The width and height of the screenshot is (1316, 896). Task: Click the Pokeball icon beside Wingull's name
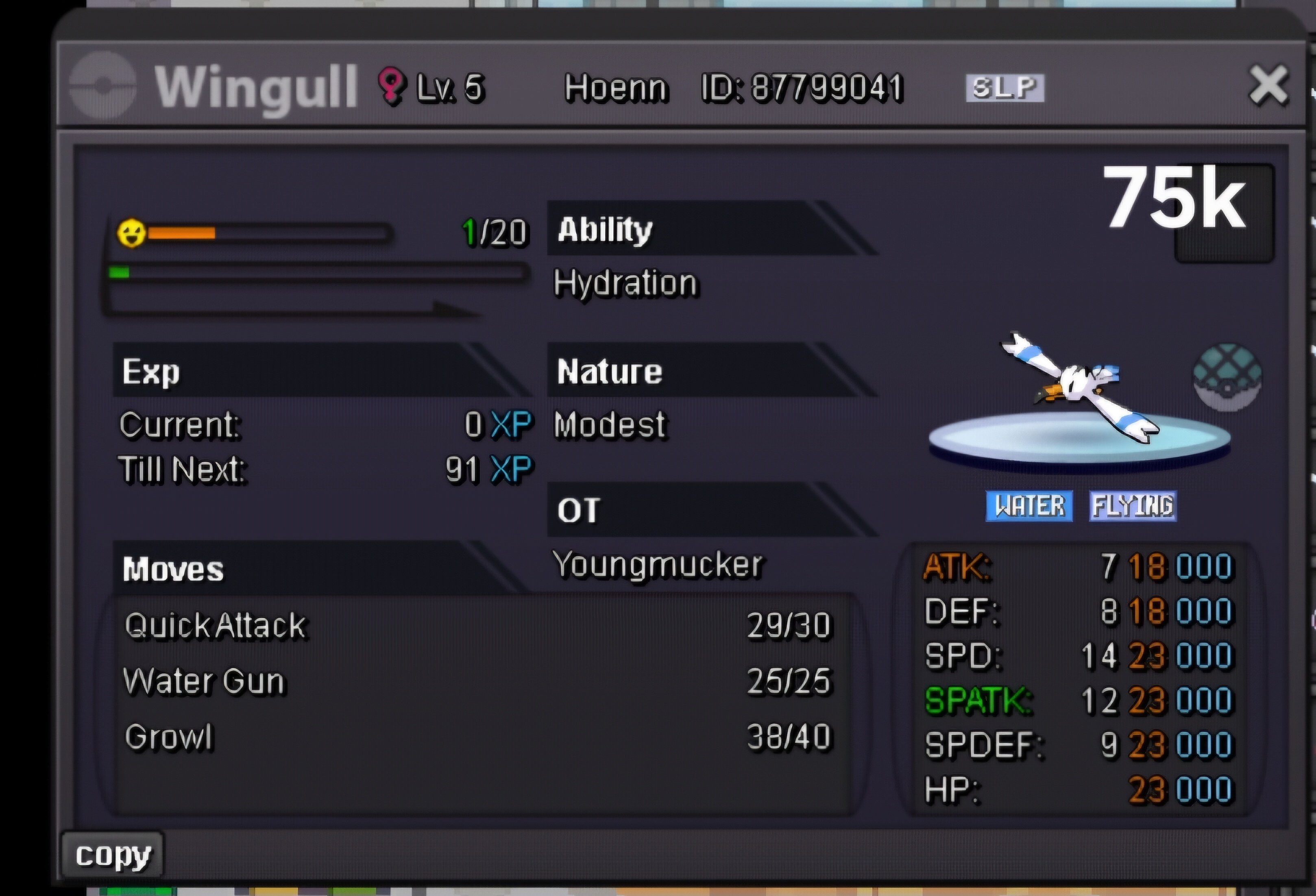103,85
